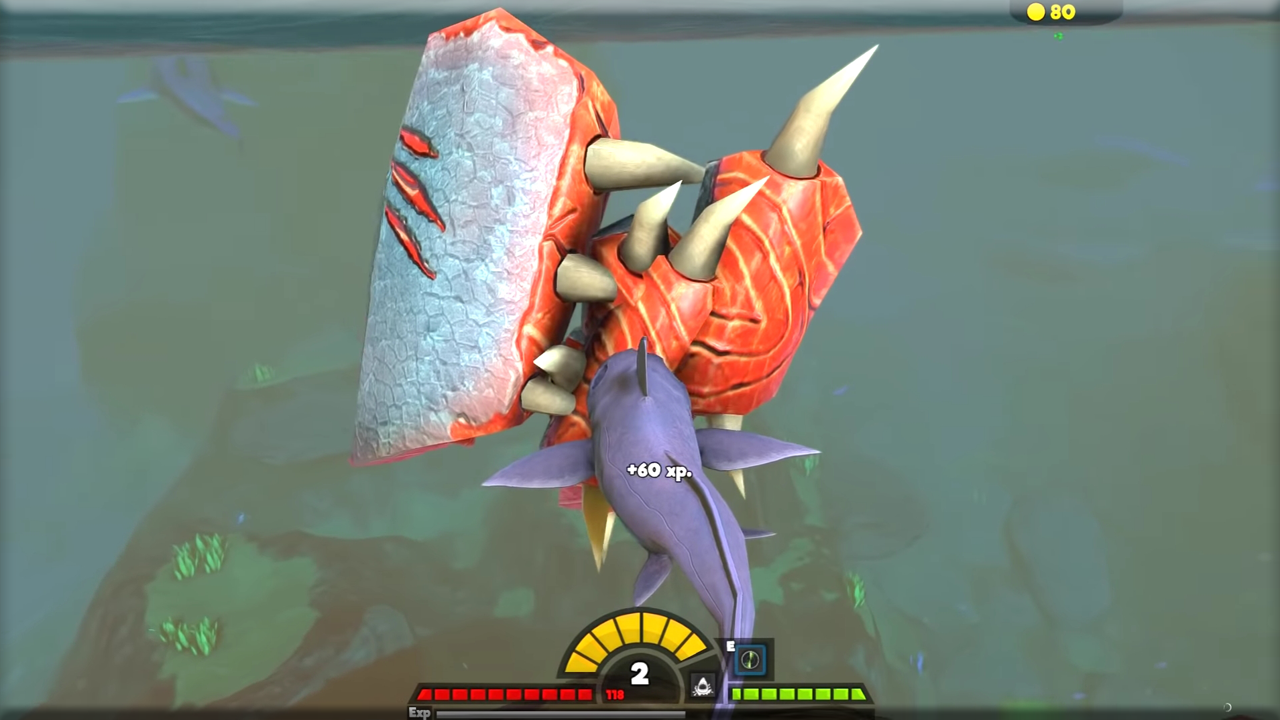Click the red 118 health value
This screenshot has width=1280, height=720.
613,694
